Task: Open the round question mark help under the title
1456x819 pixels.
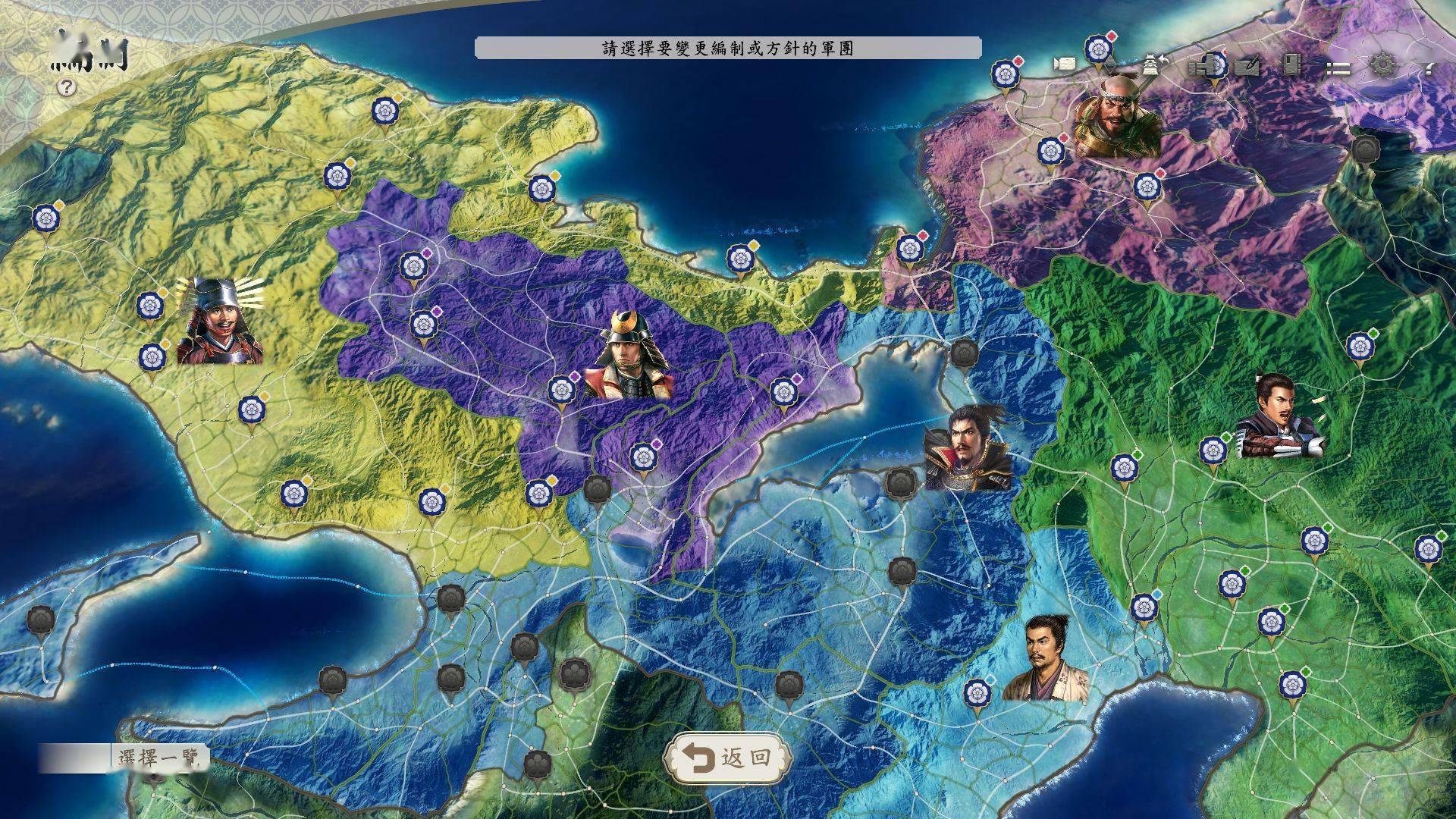Action: click(x=67, y=87)
